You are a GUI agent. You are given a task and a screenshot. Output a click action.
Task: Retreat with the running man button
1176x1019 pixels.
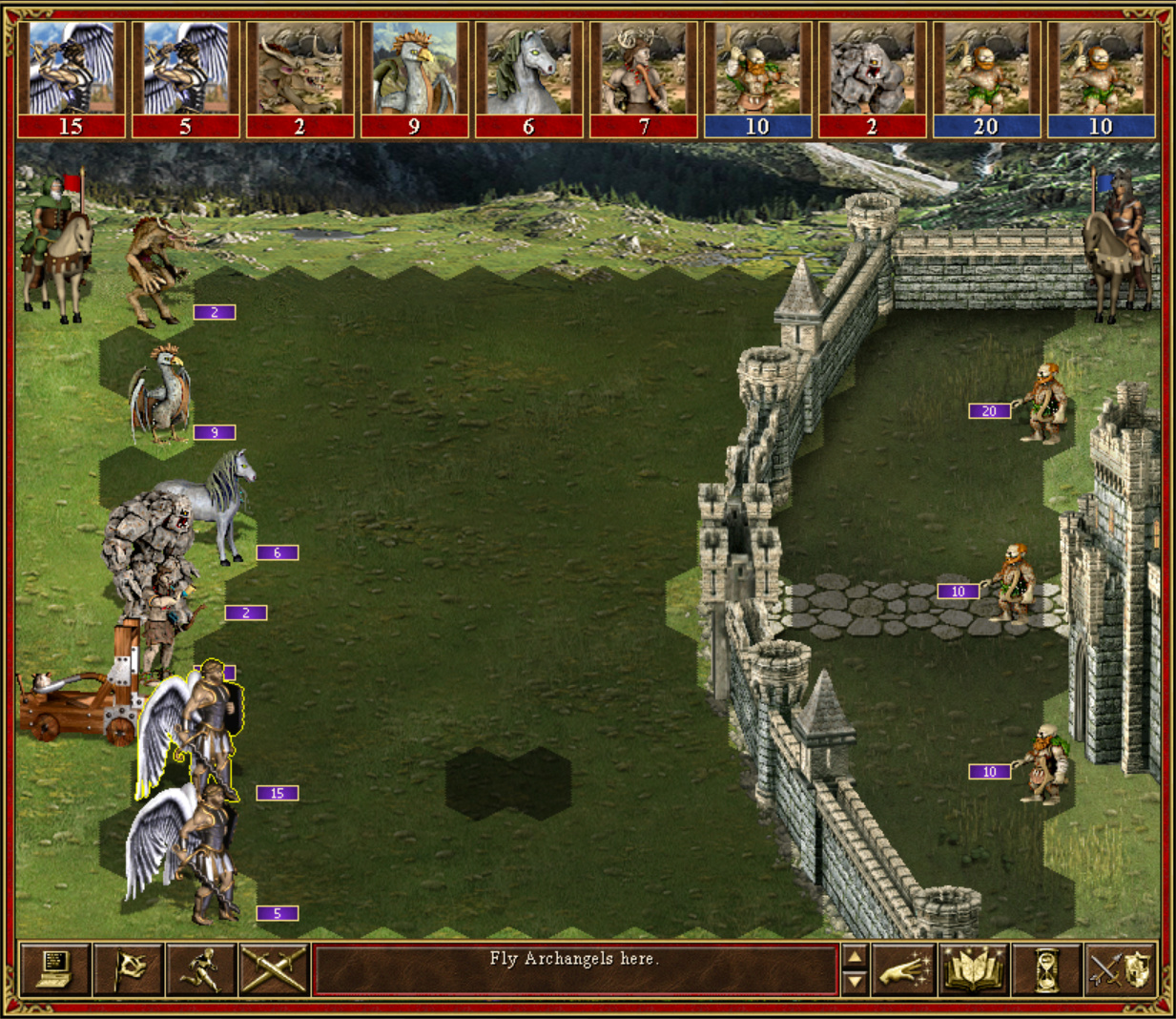pos(202,969)
